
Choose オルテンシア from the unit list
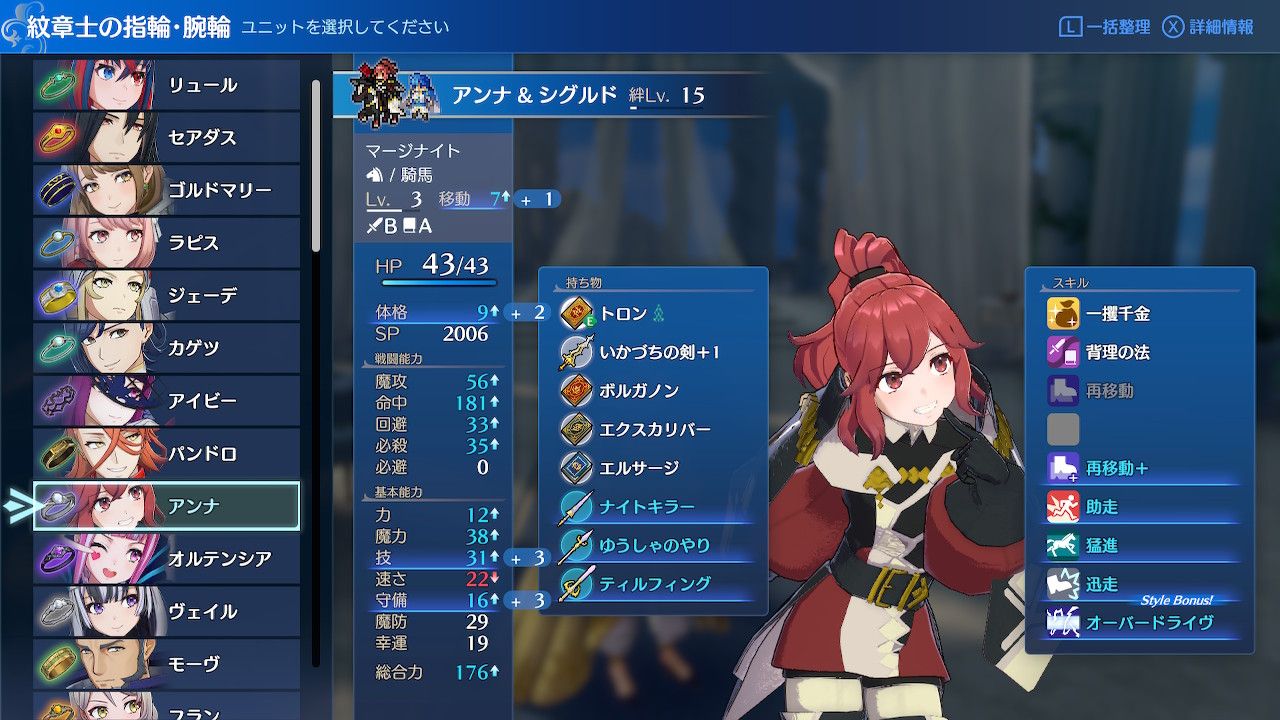(x=166, y=559)
